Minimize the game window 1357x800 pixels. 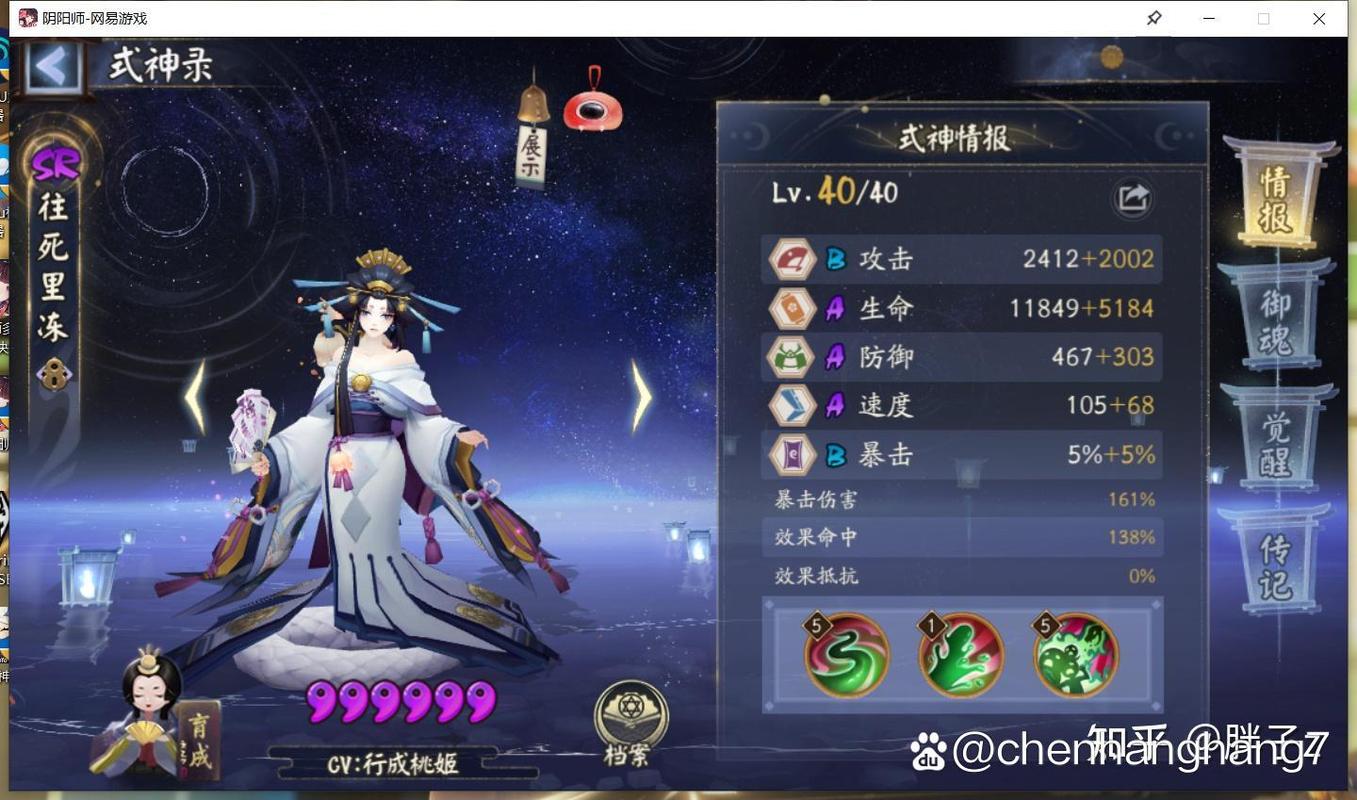[1209, 18]
